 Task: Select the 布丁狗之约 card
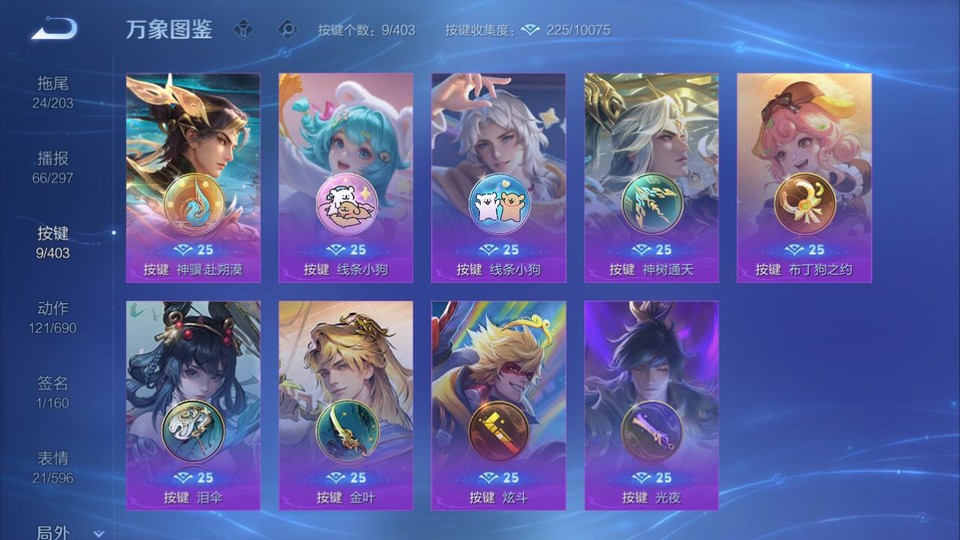click(804, 177)
